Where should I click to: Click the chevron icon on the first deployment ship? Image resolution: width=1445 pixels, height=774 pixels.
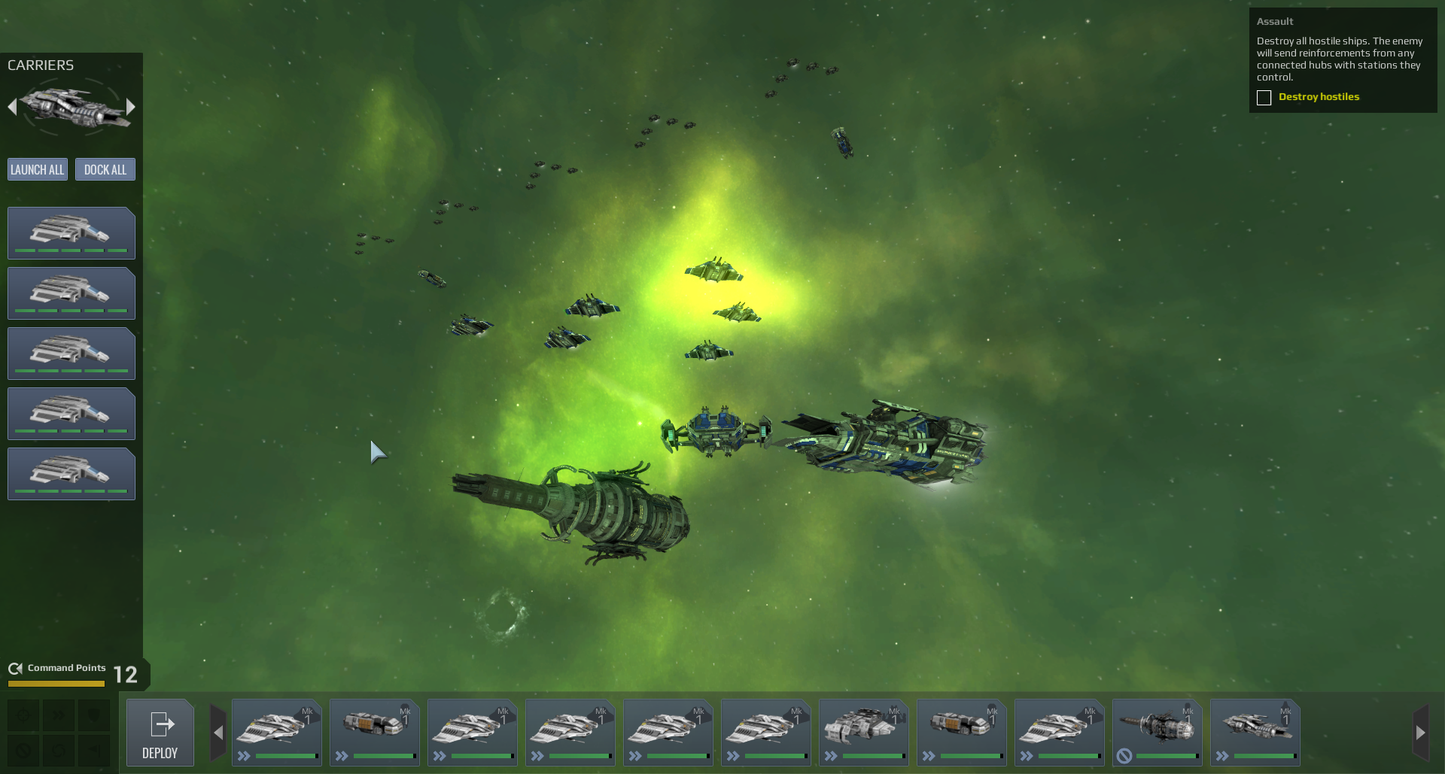point(243,756)
